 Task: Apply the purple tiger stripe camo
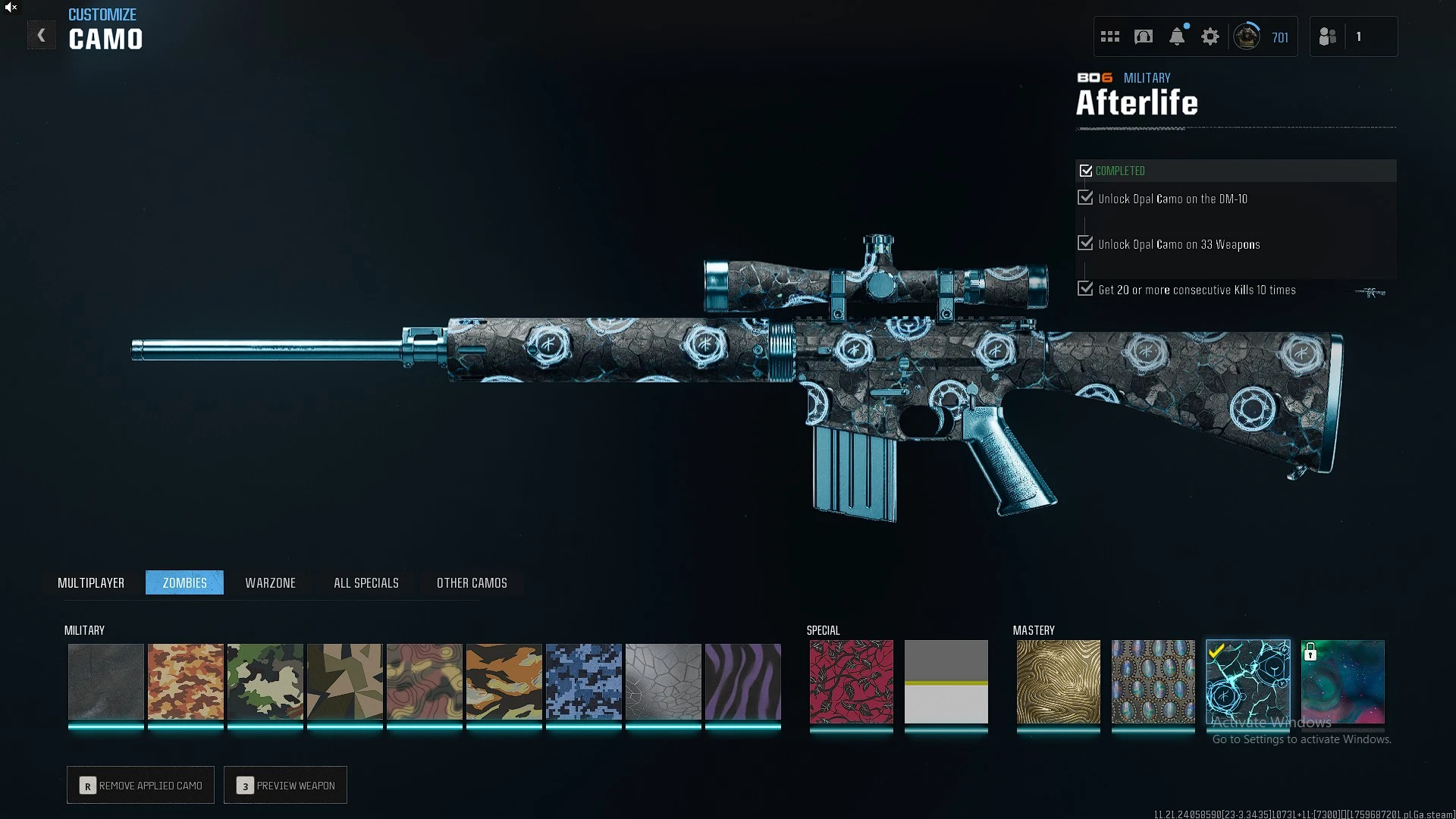[743, 681]
